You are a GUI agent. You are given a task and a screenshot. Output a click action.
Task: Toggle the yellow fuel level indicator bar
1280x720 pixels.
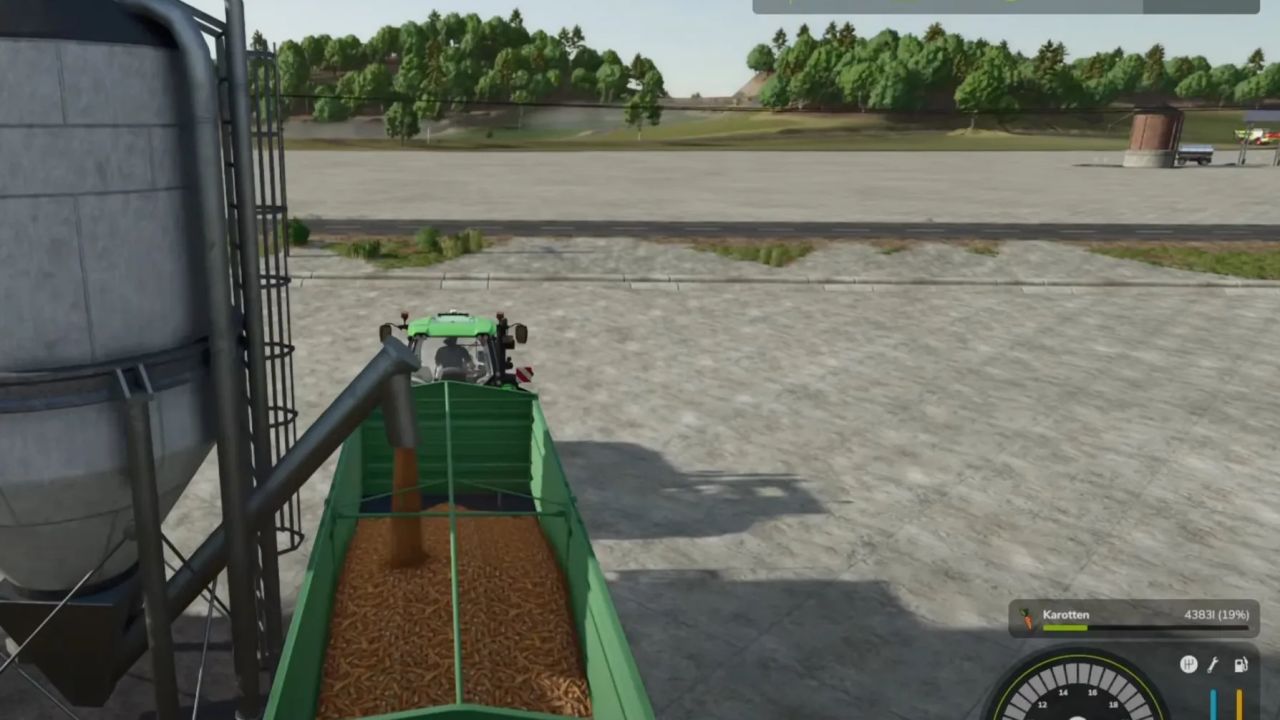(x=1239, y=703)
